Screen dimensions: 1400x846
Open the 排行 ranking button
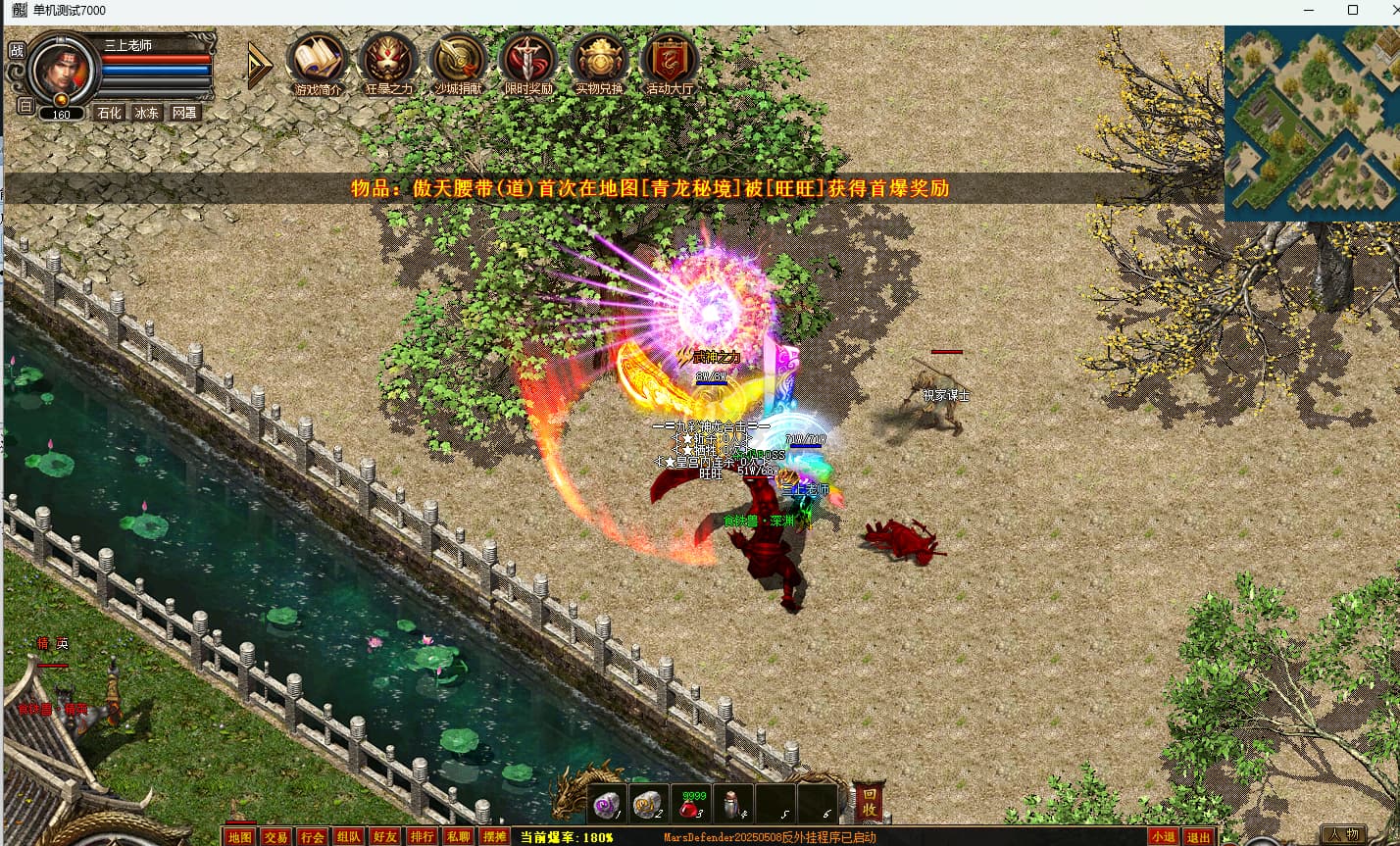pos(422,837)
